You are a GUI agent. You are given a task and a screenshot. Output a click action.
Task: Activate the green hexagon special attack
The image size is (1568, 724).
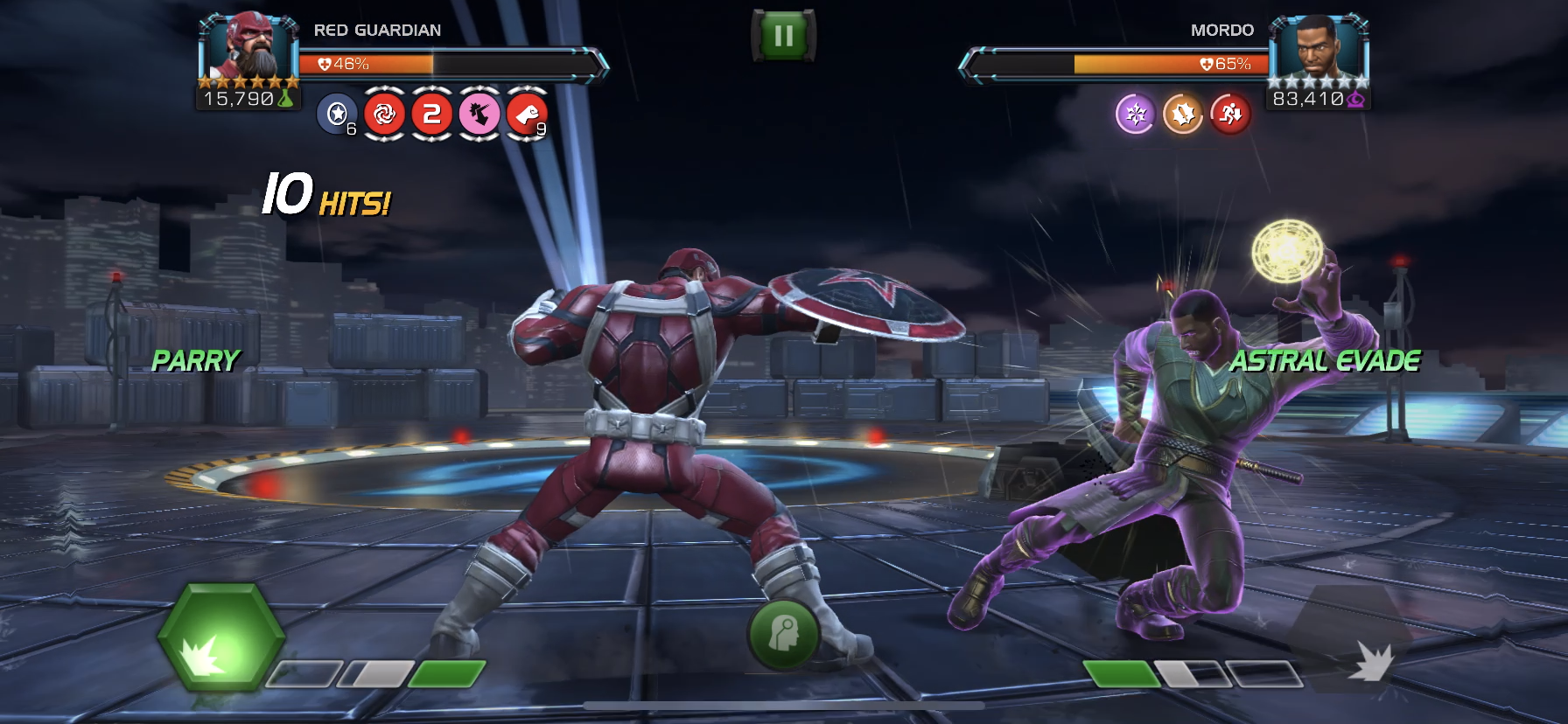[x=220, y=637]
